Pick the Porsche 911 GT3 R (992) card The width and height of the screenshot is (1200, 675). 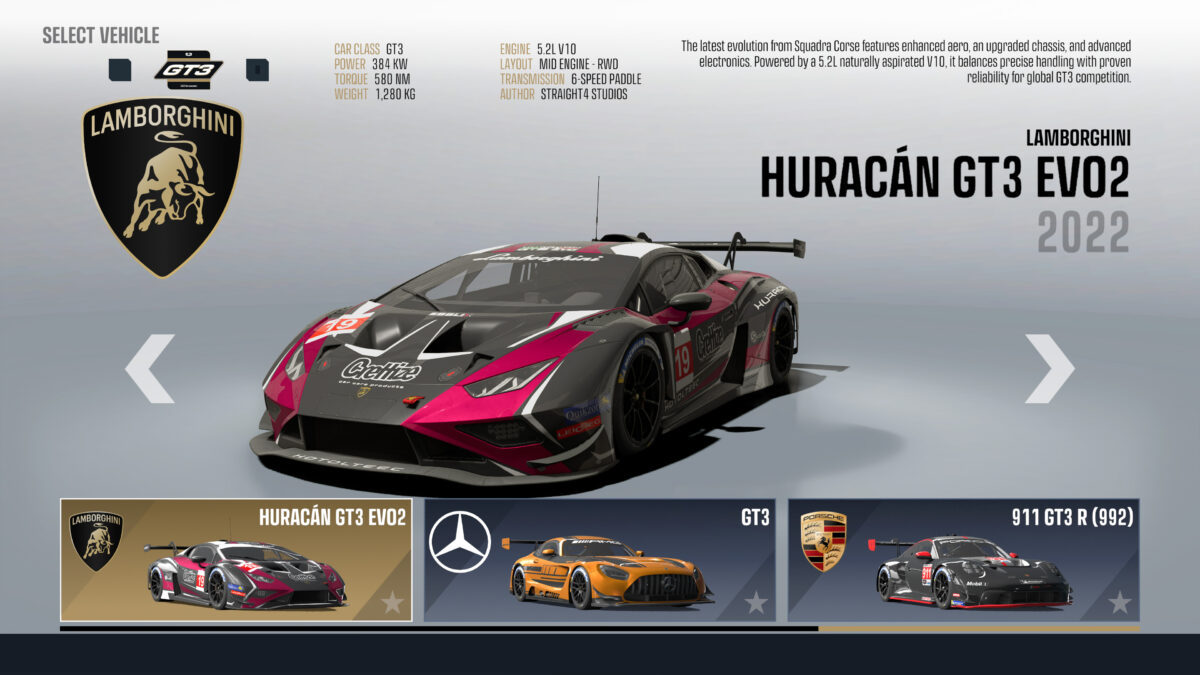[963, 560]
